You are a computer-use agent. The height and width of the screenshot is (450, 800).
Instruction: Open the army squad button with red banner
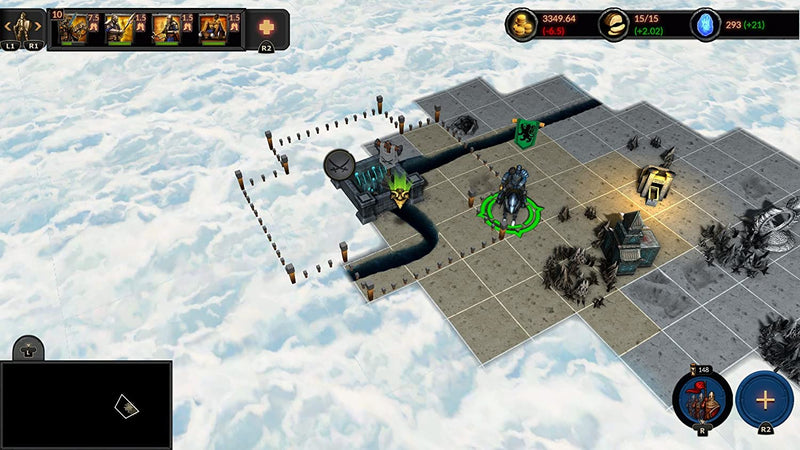[702, 398]
